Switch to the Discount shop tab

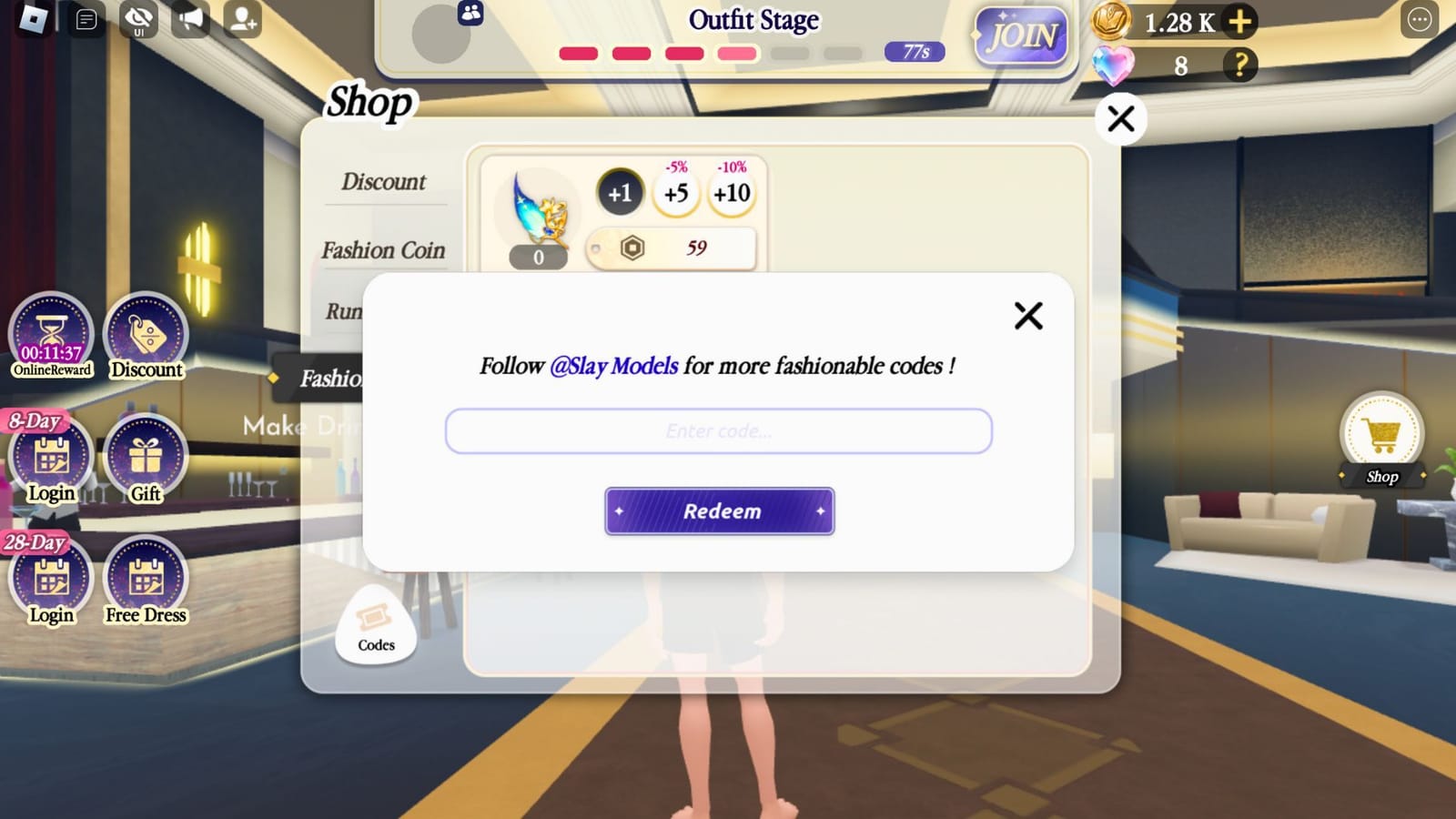click(384, 181)
